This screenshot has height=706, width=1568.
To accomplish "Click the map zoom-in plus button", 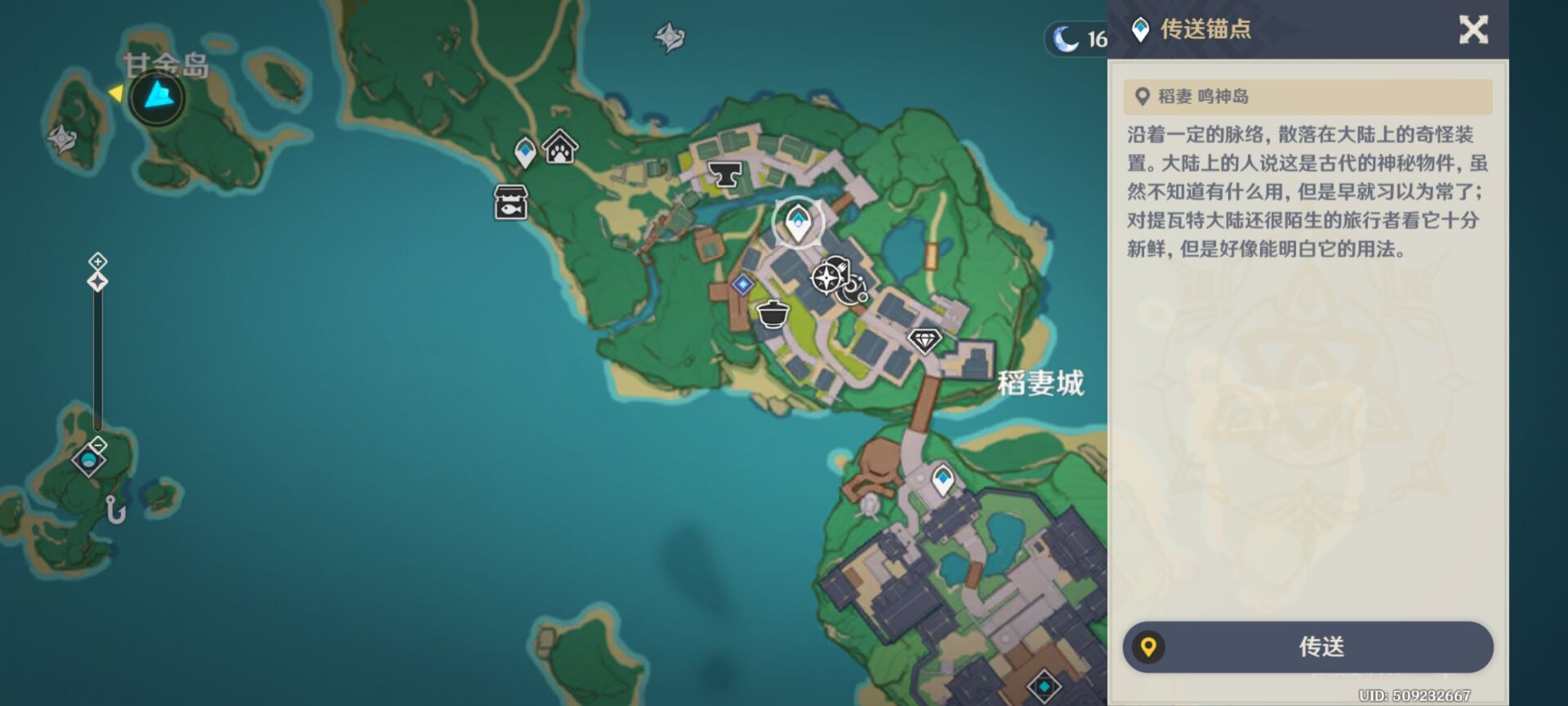I will tap(98, 261).
